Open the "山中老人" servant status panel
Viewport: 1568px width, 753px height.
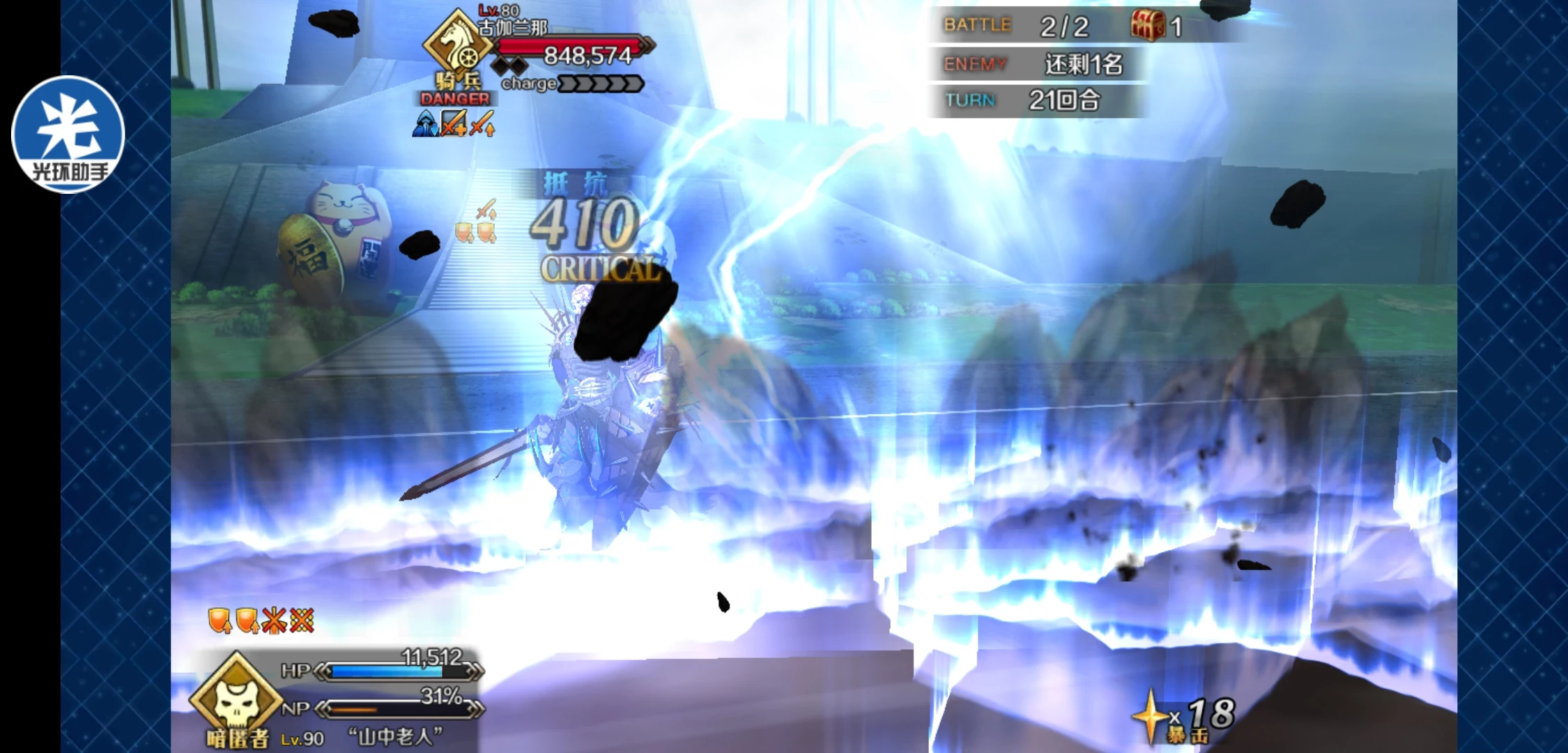pos(394,736)
